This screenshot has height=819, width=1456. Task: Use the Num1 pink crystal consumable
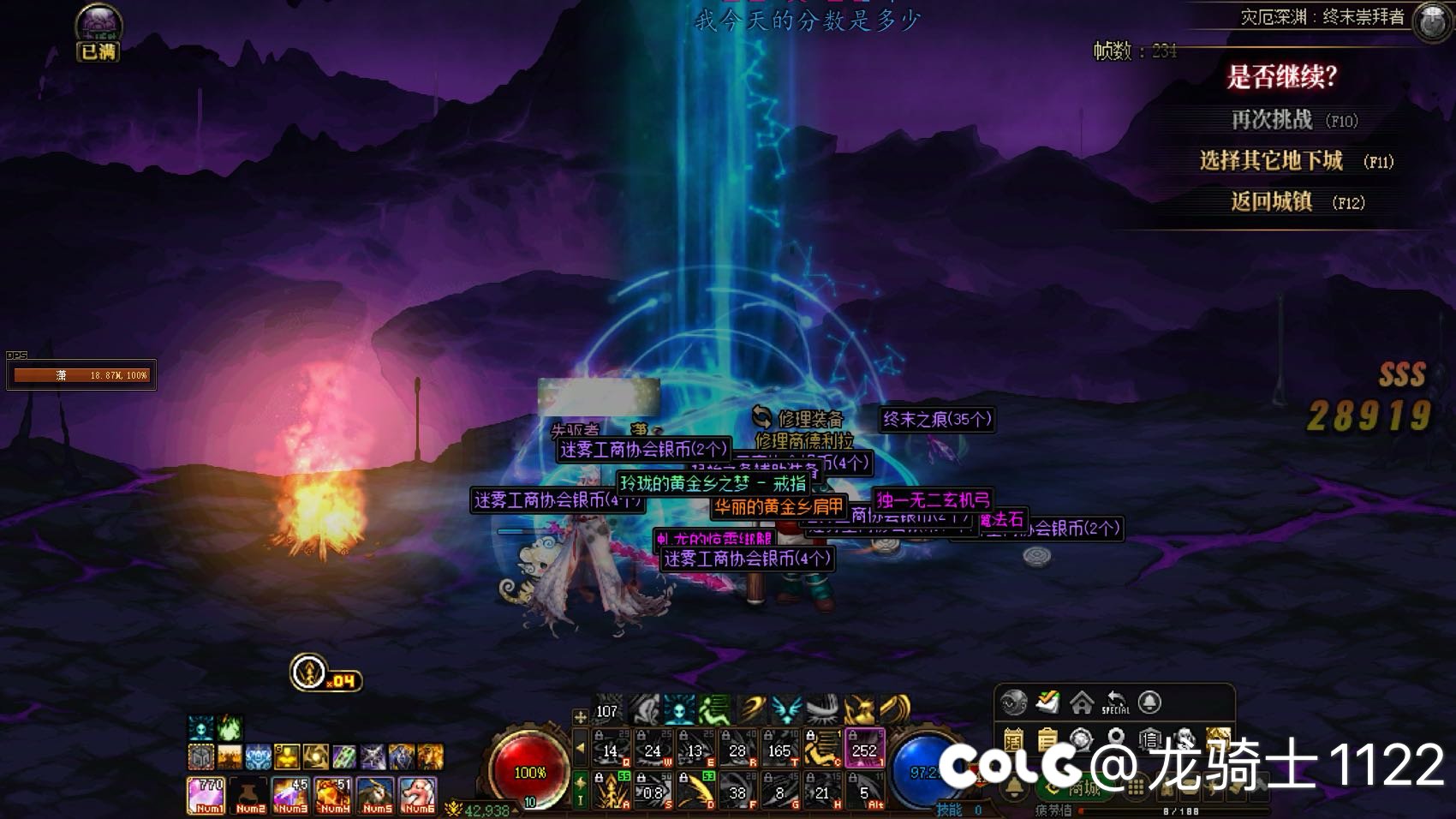(206, 795)
